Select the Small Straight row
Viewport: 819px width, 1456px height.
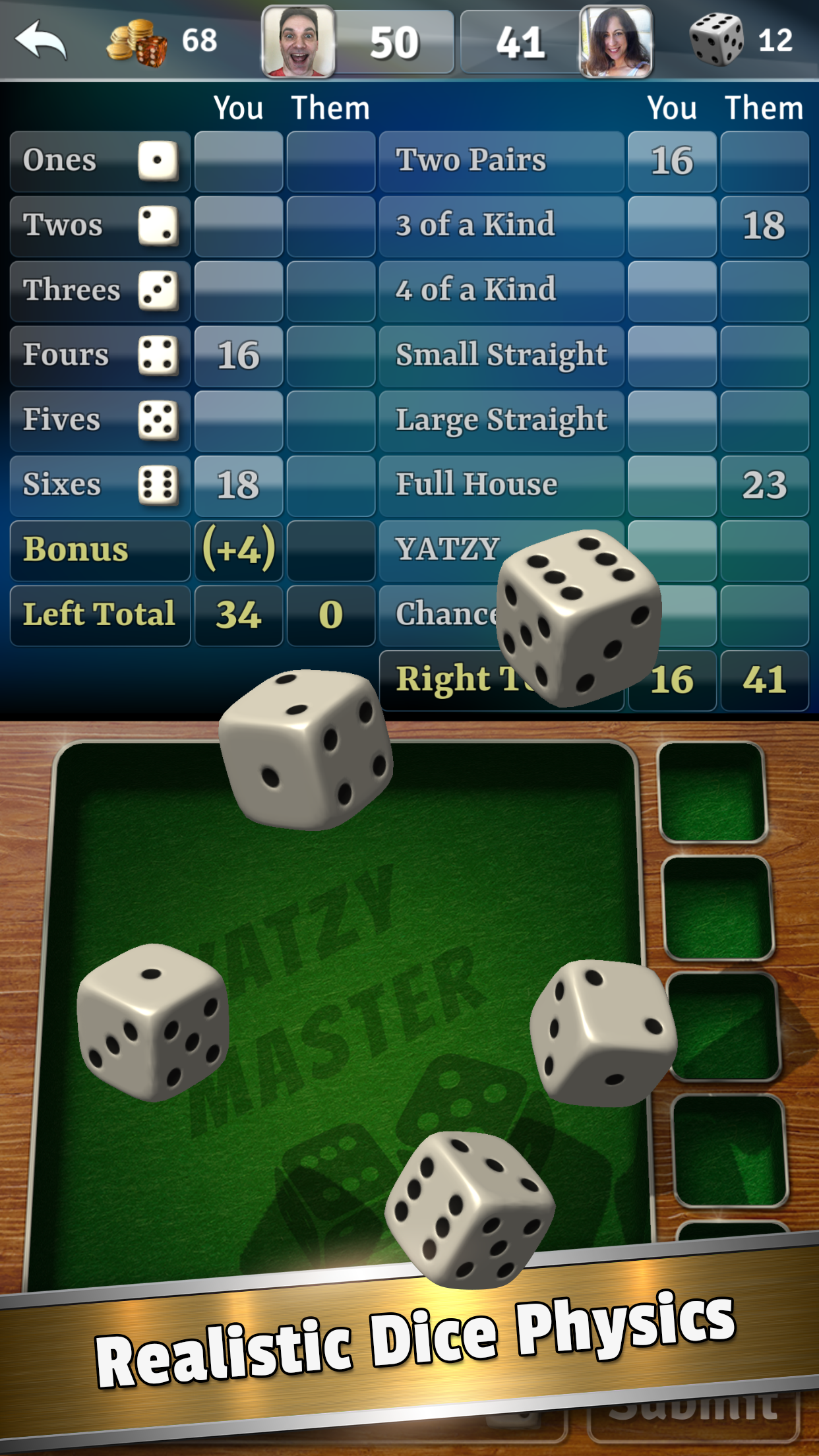pyautogui.click(x=501, y=356)
